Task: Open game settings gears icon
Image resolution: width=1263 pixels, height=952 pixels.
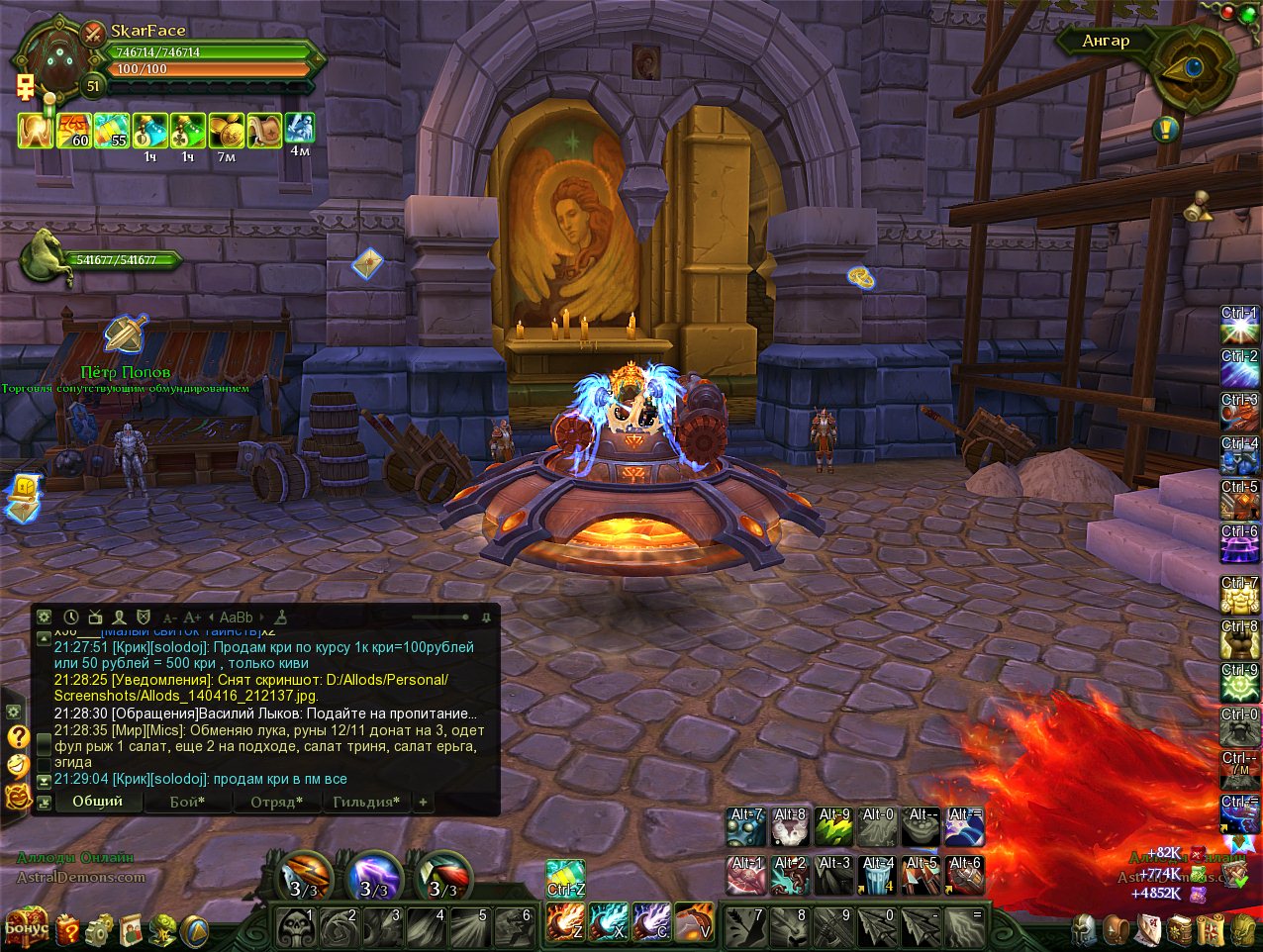Action: 99,929
